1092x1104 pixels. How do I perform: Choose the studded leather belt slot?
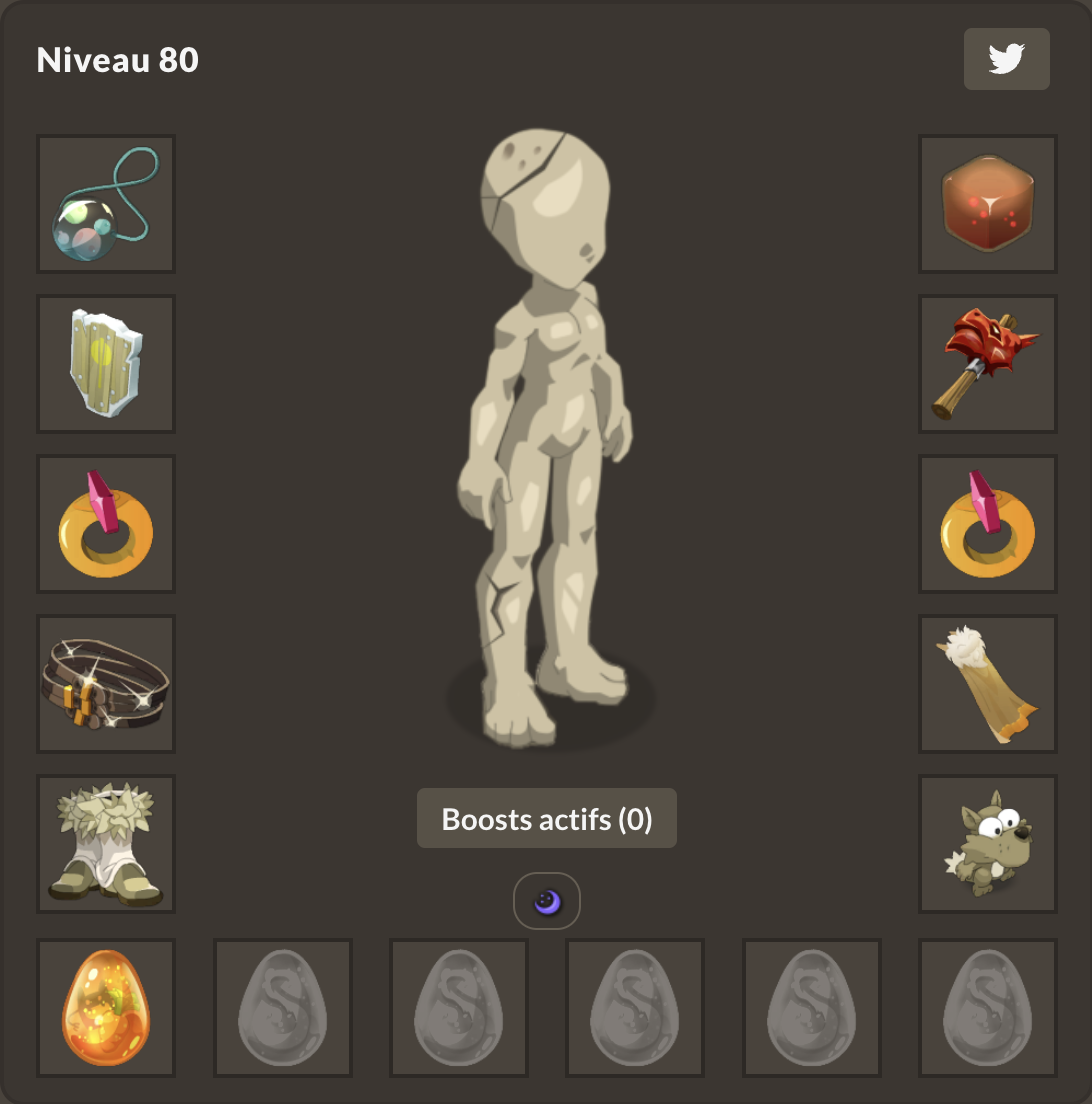pos(106,684)
